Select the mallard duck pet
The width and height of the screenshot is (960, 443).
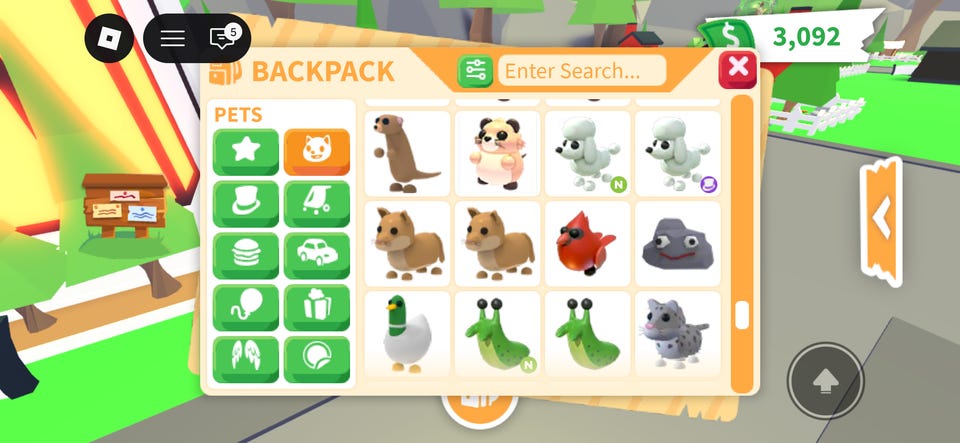click(406, 333)
